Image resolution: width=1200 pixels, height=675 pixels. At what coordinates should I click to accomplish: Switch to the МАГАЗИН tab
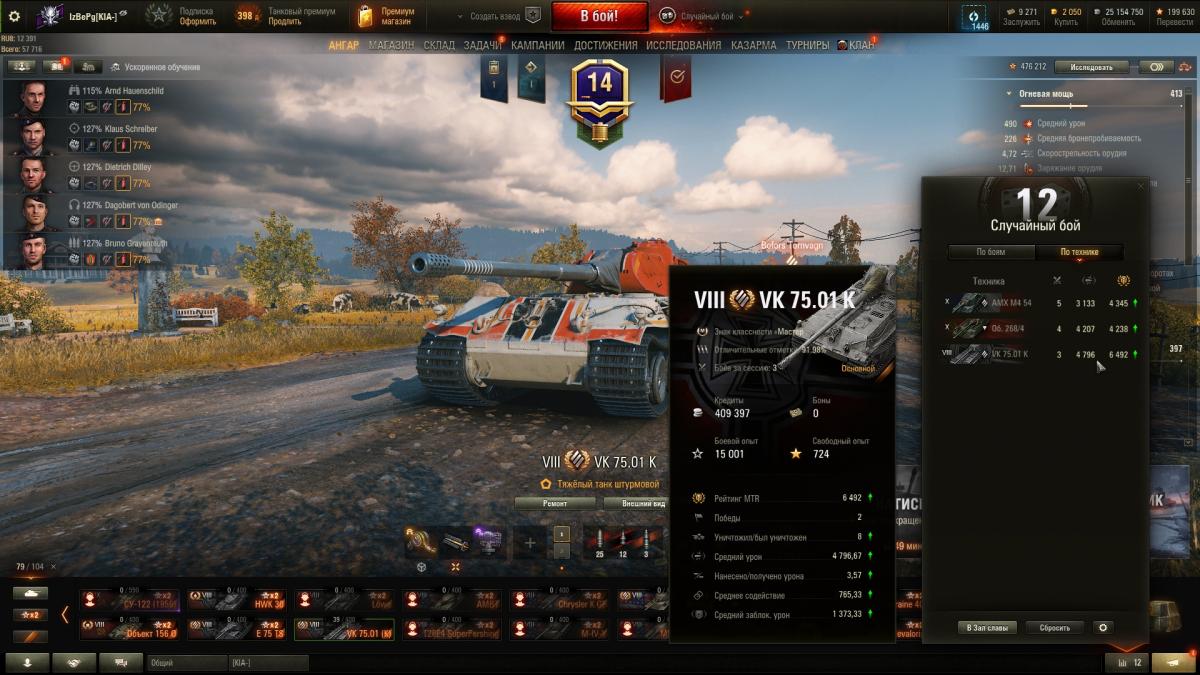coord(391,45)
